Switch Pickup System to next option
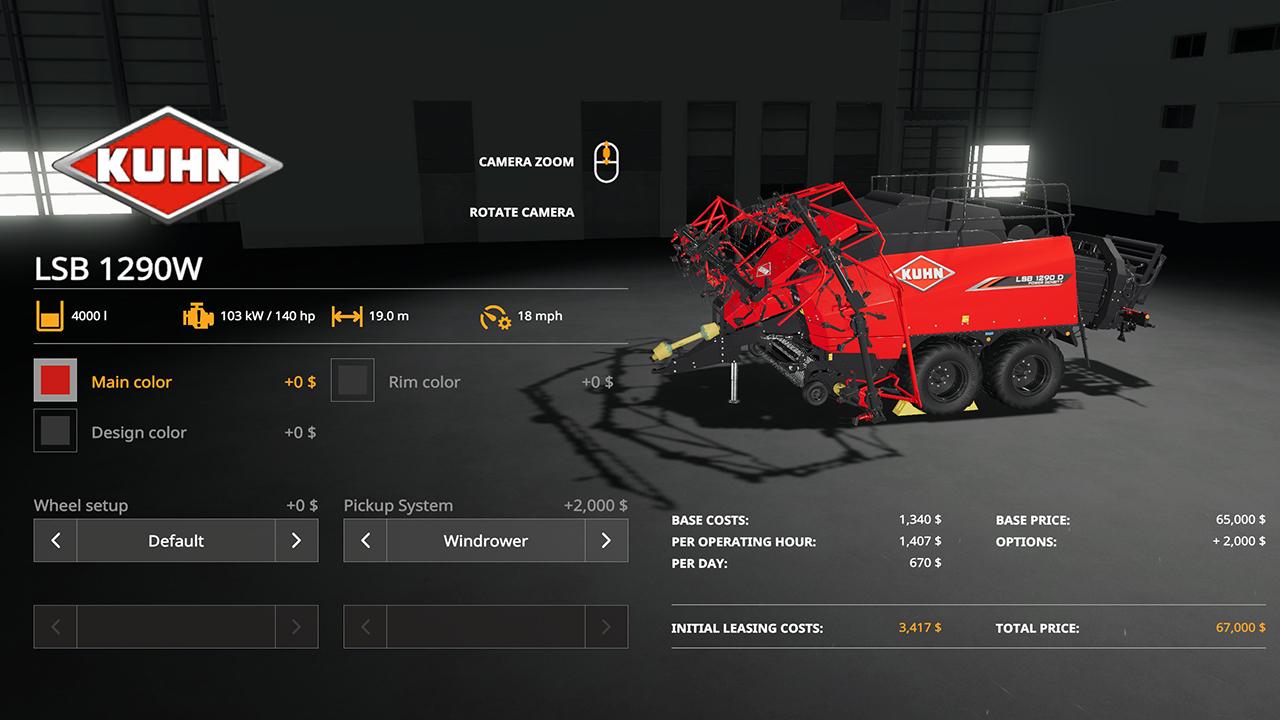 [606, 540]
